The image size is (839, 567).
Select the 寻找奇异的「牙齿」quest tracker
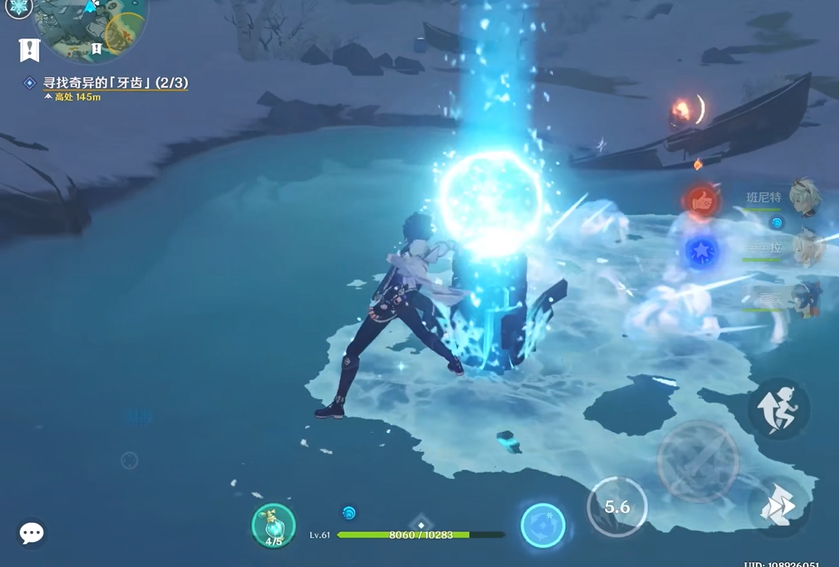click(x=115, y=83)
